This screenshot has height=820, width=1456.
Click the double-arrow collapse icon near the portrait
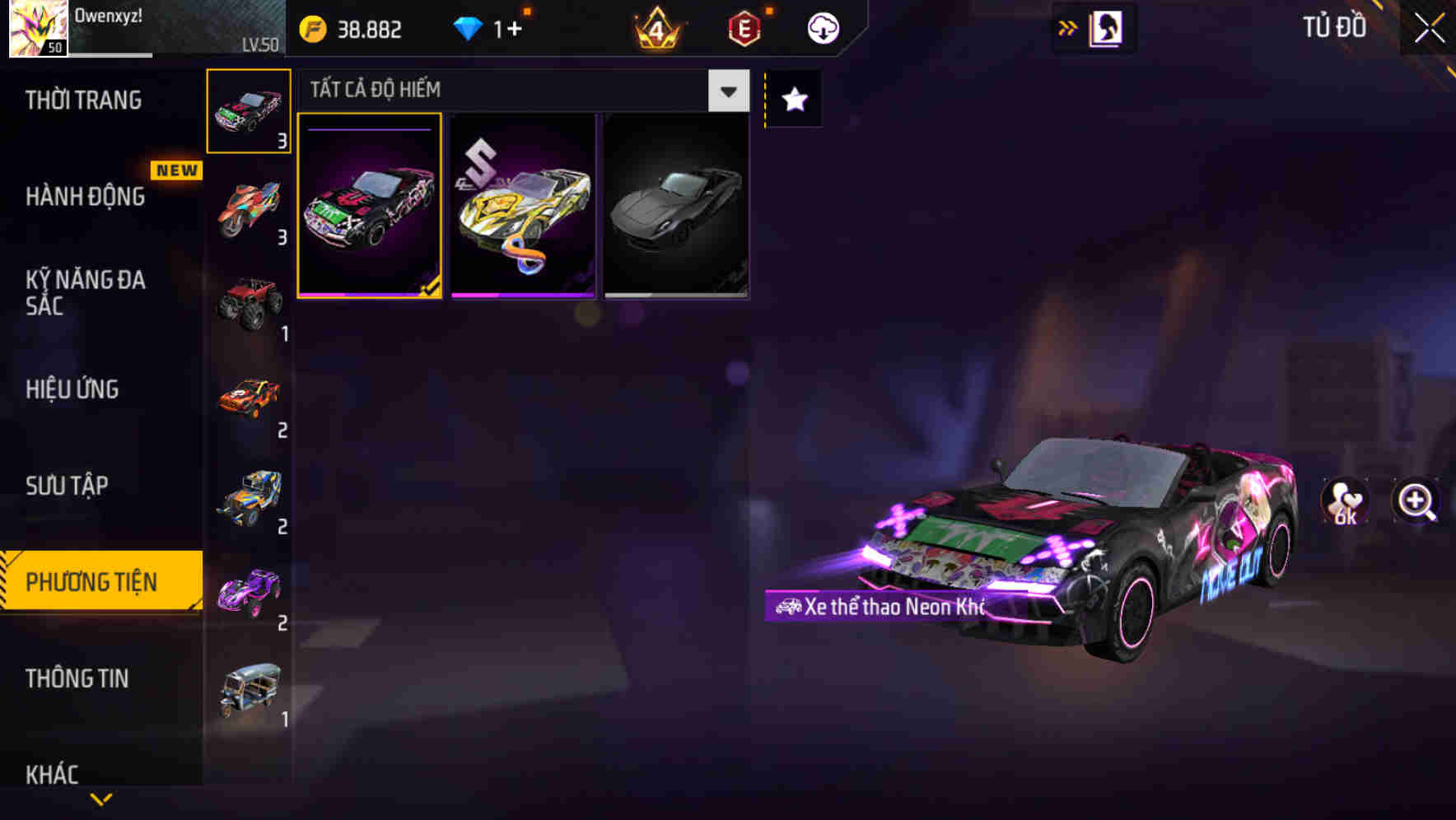[1068, 26]
